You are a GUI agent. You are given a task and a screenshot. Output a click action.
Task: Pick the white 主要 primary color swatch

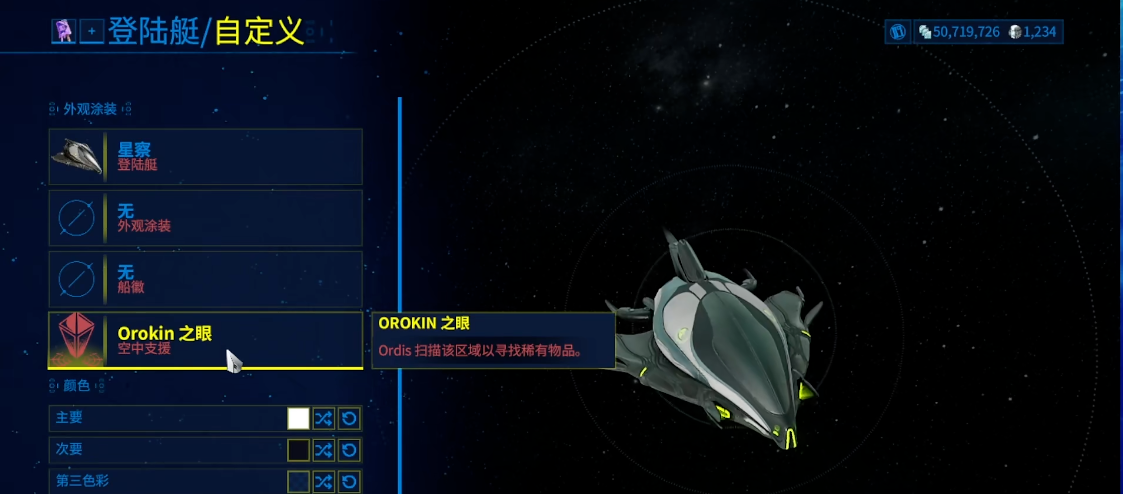point(298,419)
